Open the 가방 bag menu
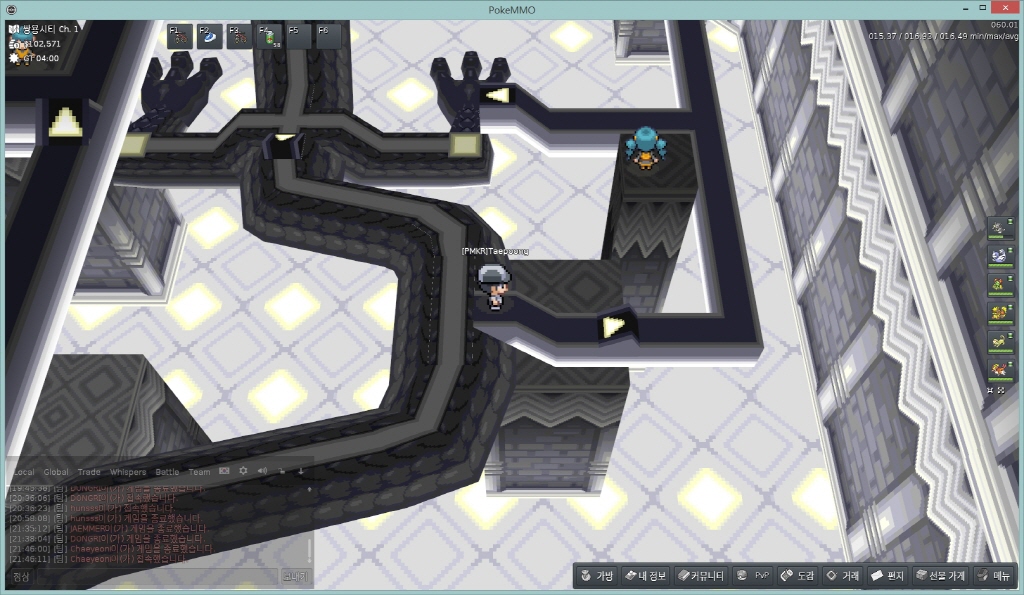Screen dimensions: 1024x595 [x=596, y=576]
